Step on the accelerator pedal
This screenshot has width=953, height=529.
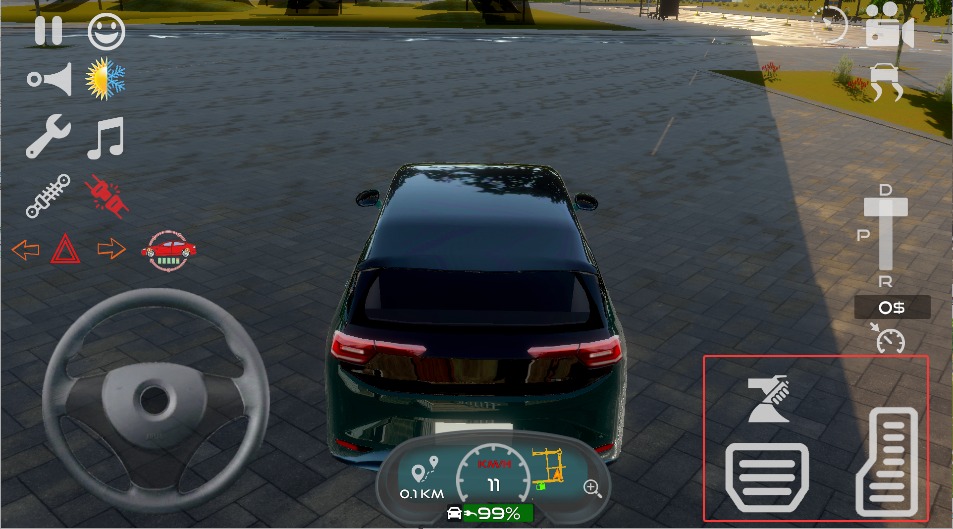point(886,462)
